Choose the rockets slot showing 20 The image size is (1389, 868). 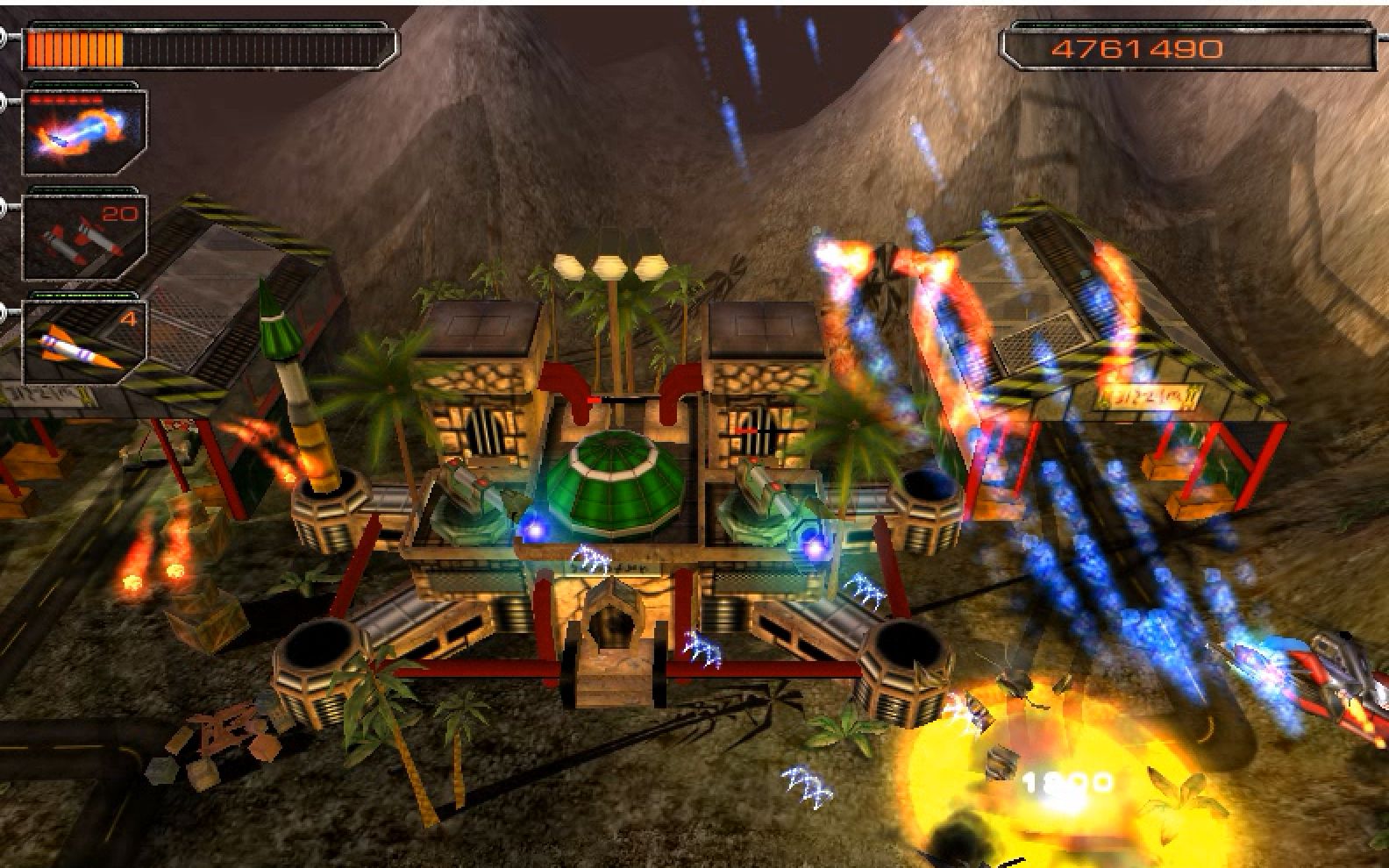[x=83, y=235]
